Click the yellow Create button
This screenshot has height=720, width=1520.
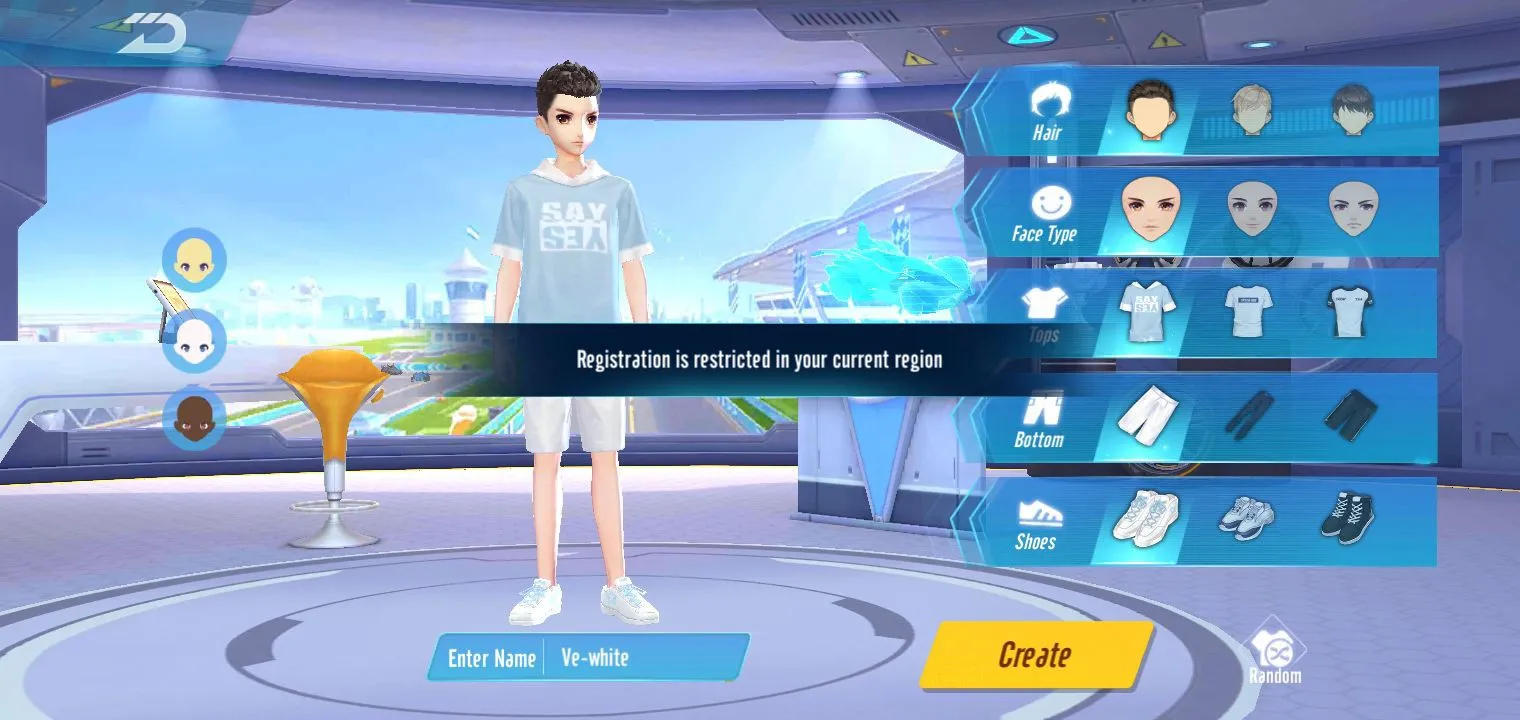pyautogui.click(x=1035, y=655)
